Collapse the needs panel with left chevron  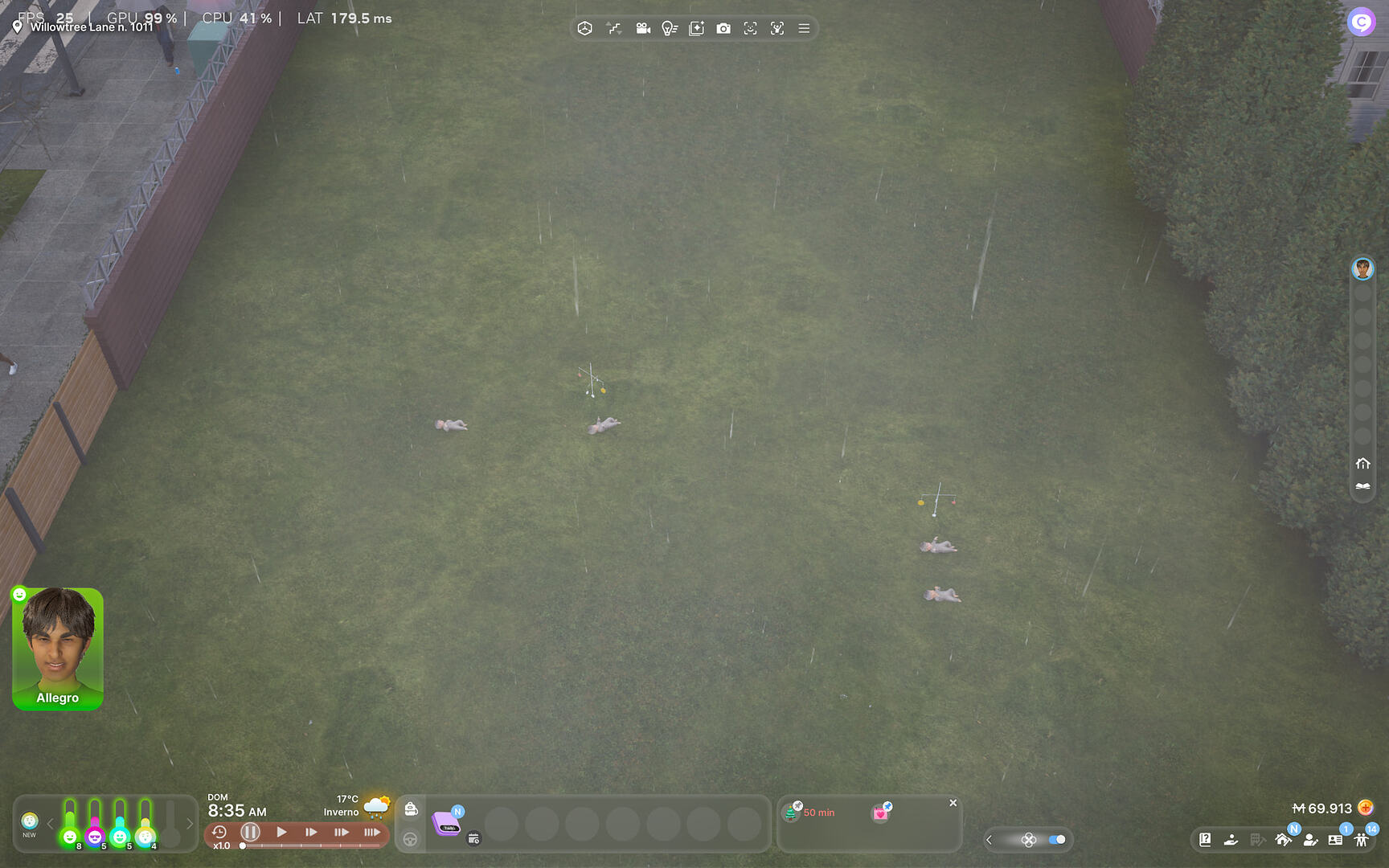point(50,824)
